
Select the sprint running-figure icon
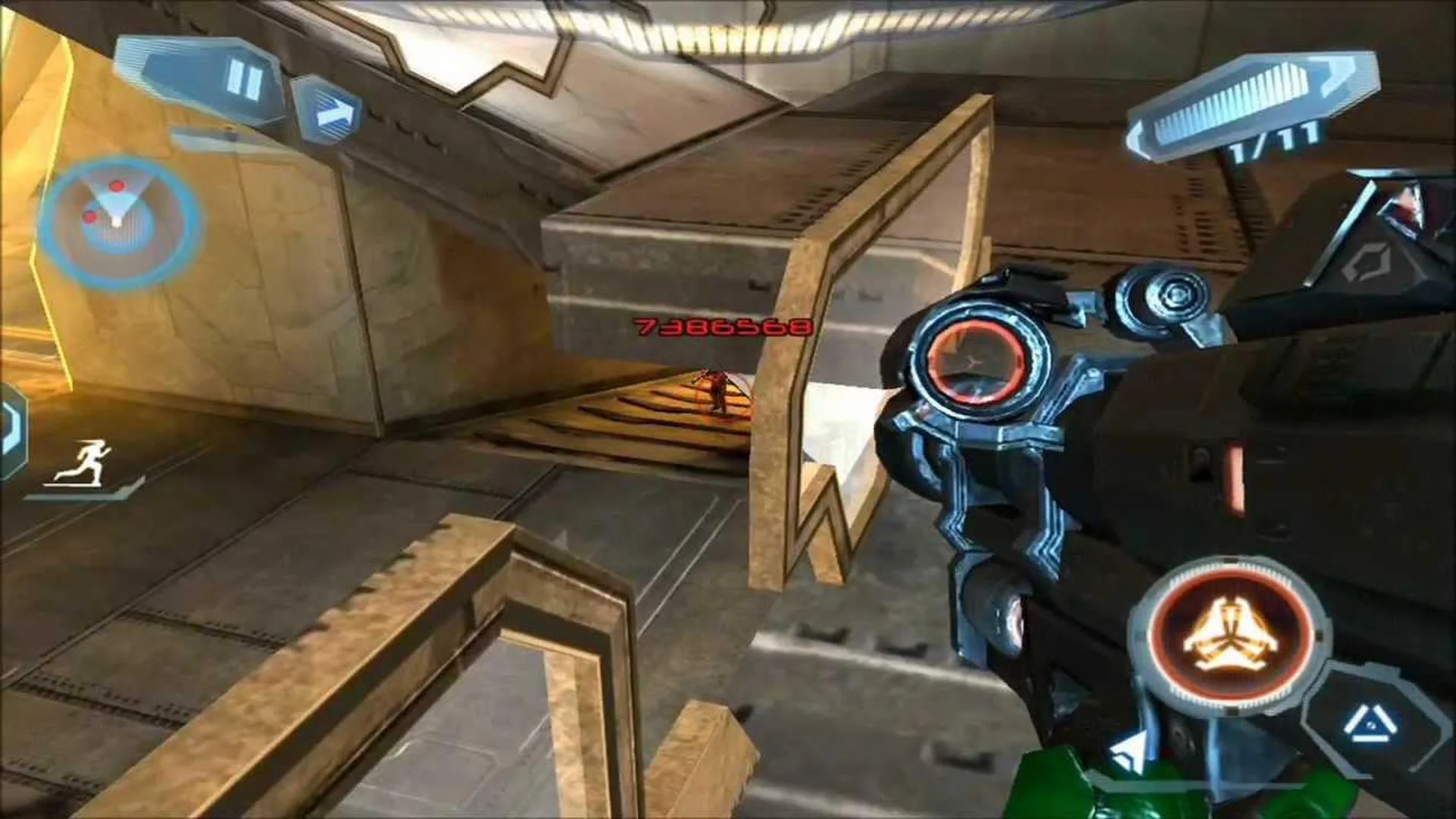point(83,459)
